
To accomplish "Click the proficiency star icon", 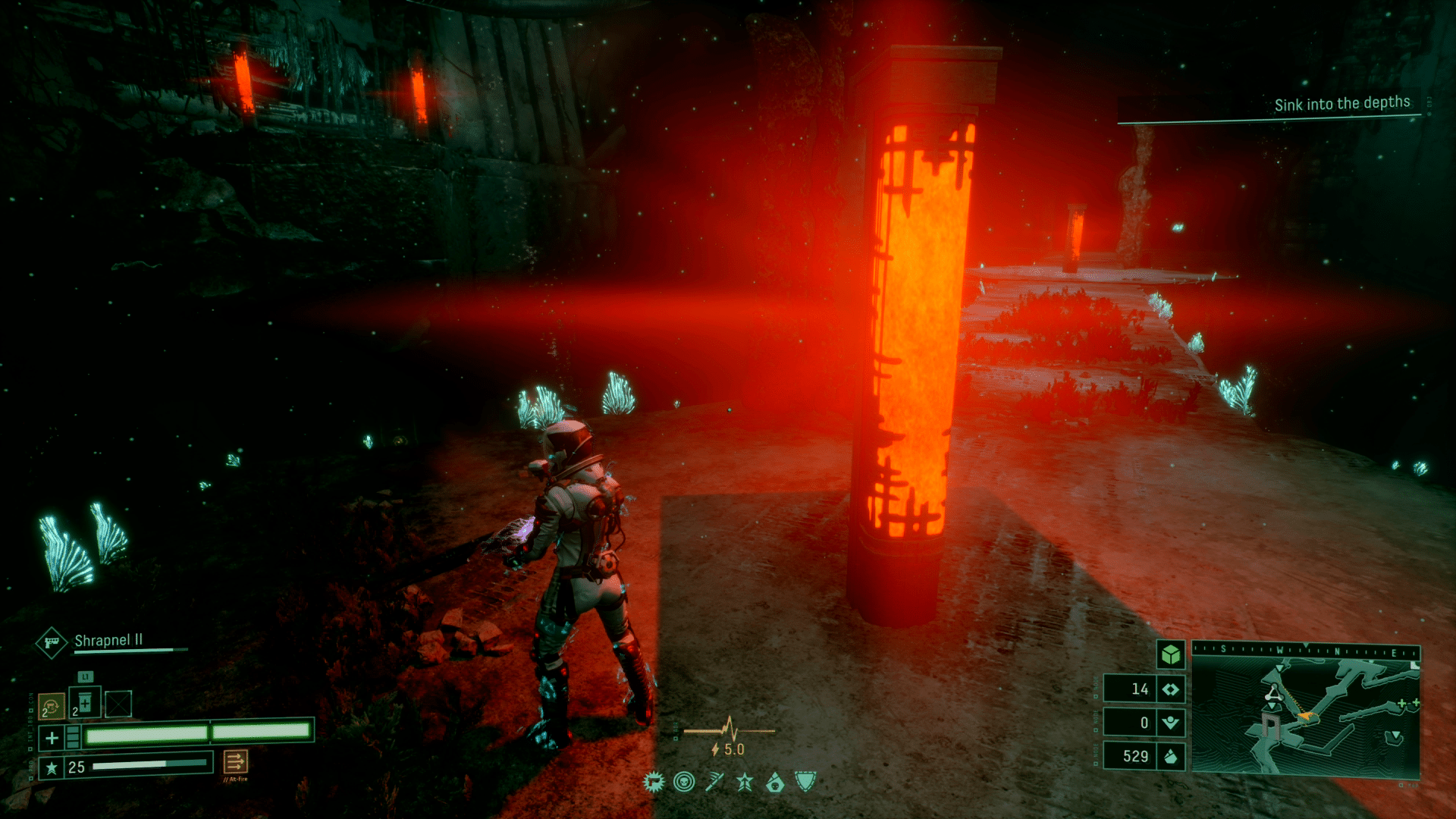I will pos(52,767).
